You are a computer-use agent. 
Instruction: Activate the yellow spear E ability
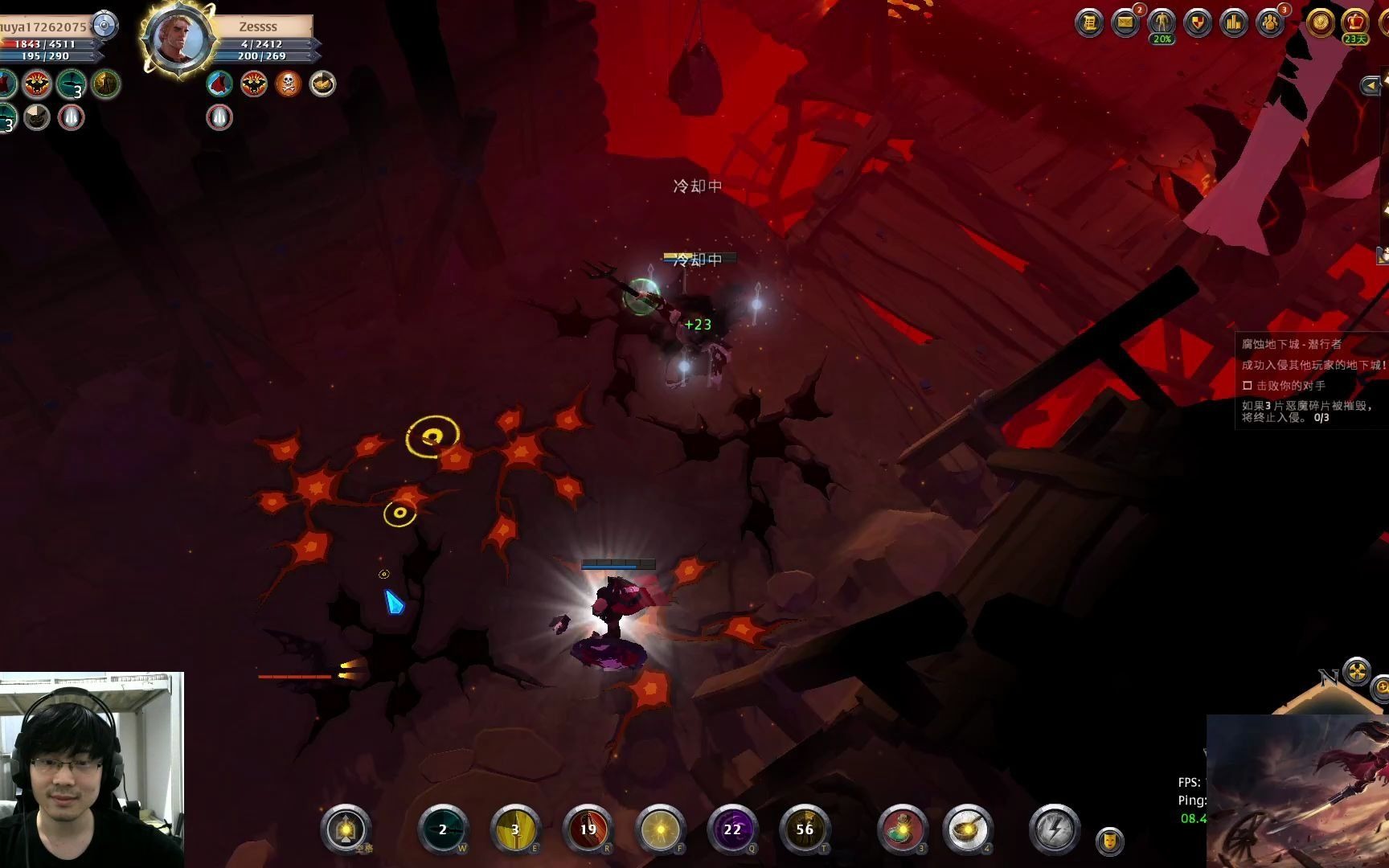coord(515,829)
